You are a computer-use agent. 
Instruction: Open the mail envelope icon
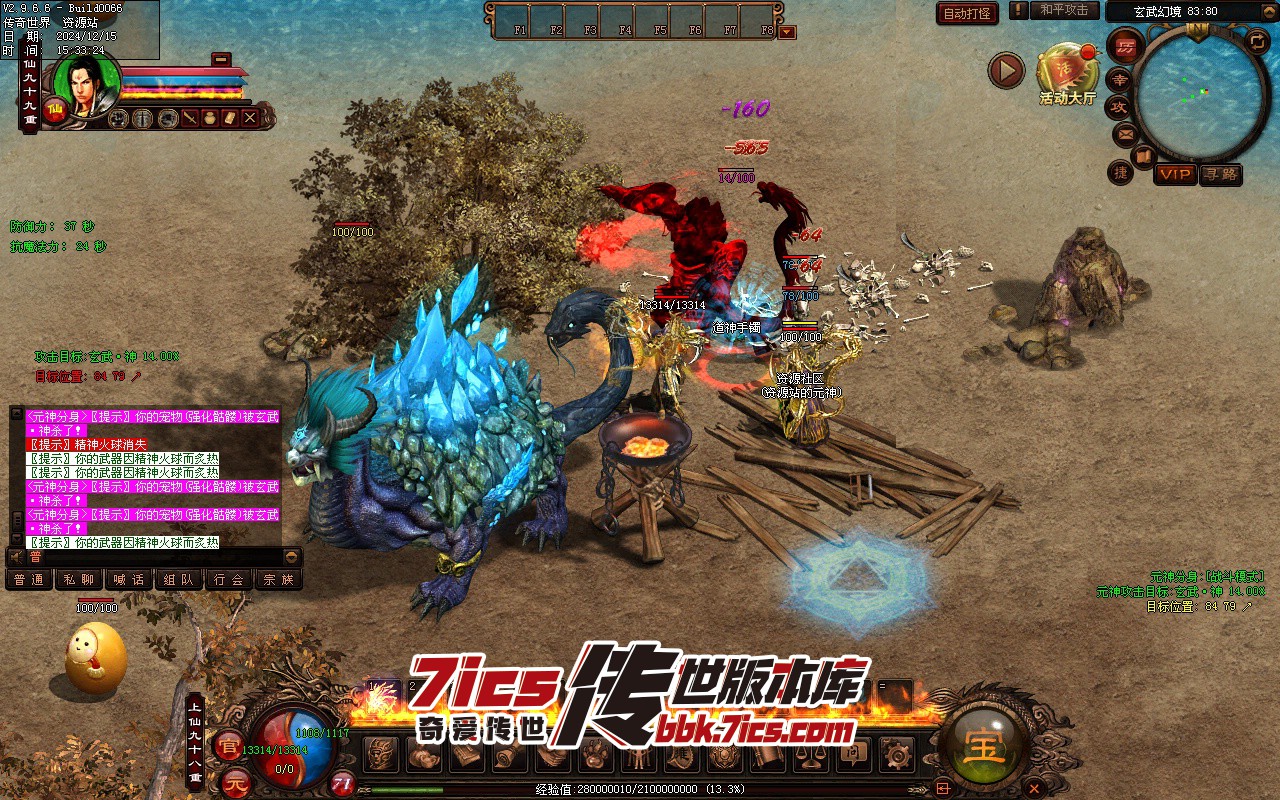click(1126, 133)
